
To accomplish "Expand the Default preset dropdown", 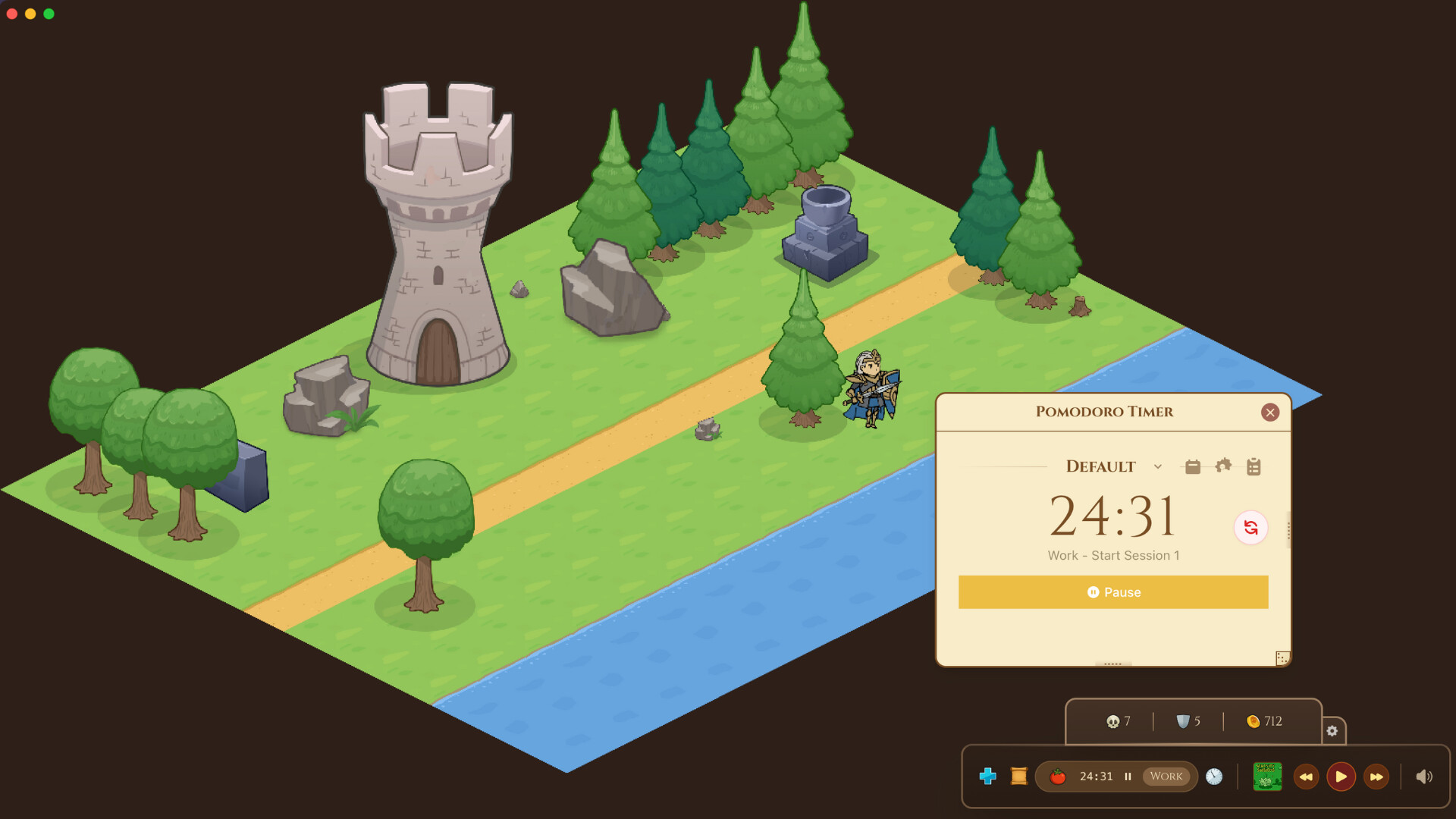I will 1158,467.
